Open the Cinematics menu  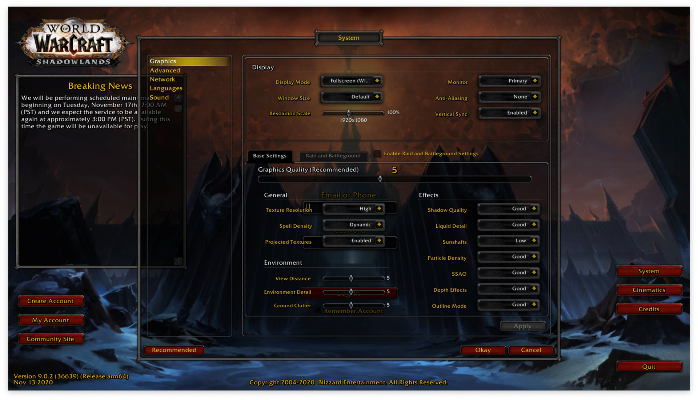pyautogui.click(x=649, y=290)
